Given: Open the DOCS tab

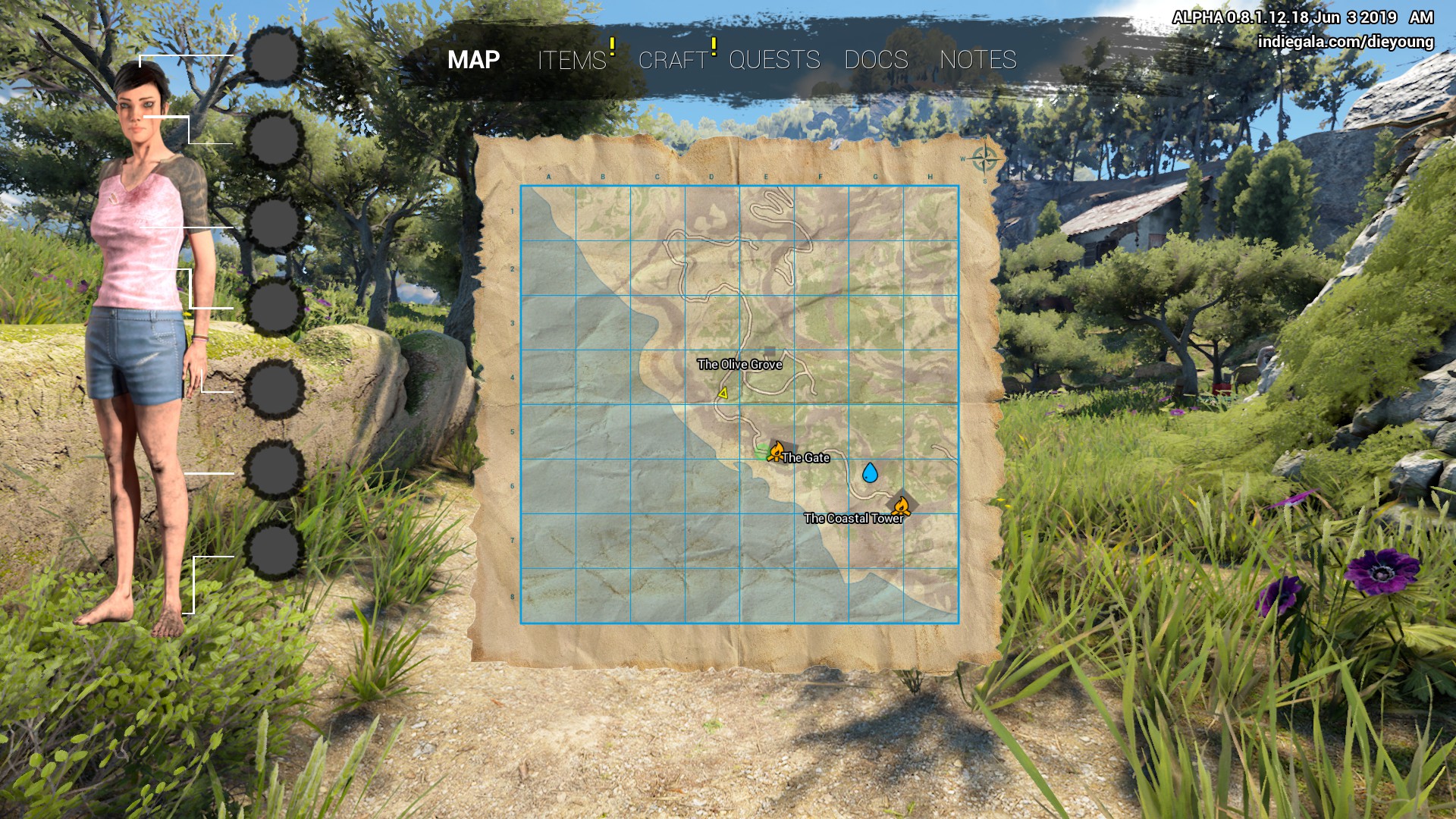Looking at the screenshot, I should point(876,60).
